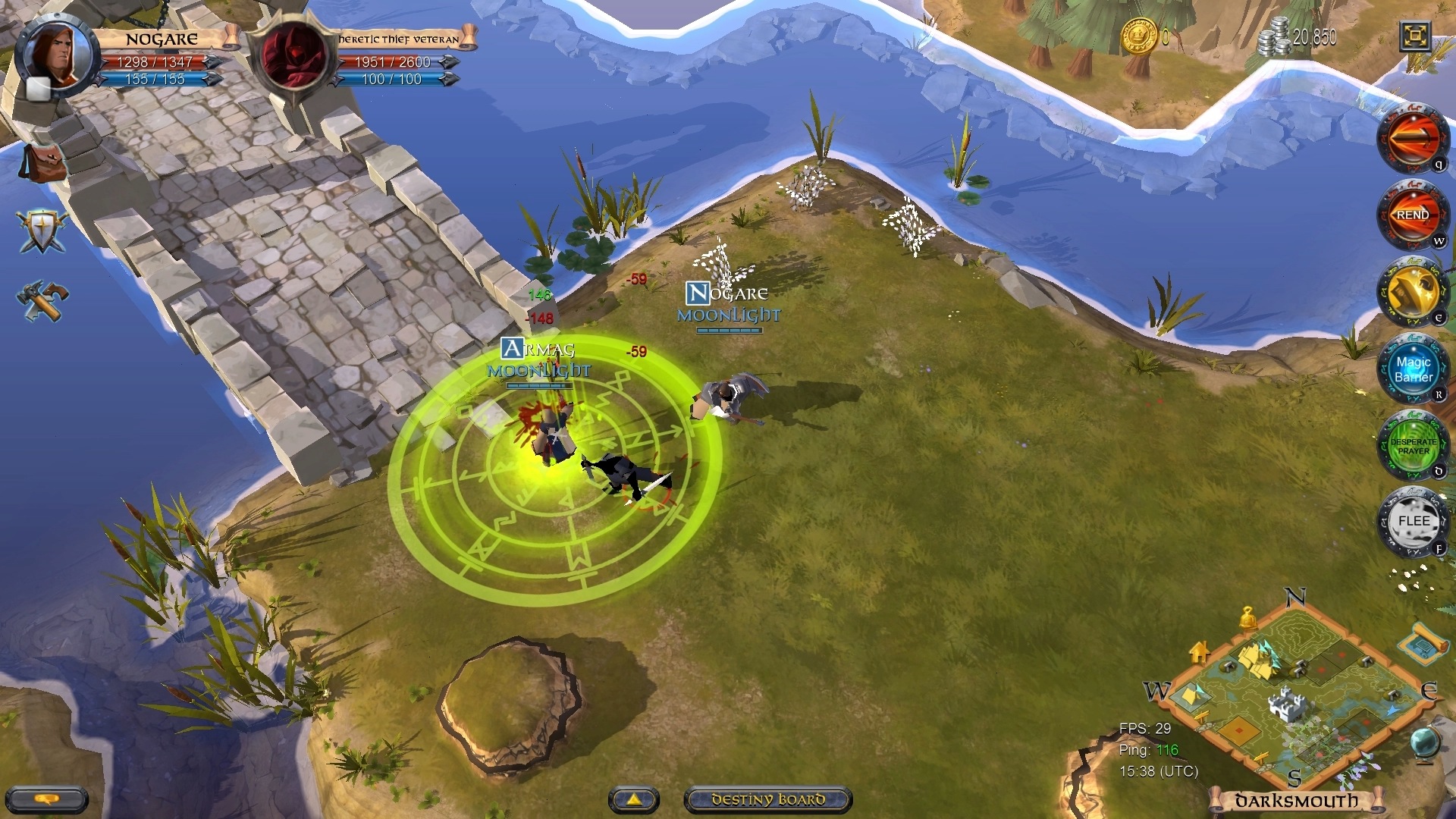
Task: Open the inventory bag
Action: (x=42, y=163)
